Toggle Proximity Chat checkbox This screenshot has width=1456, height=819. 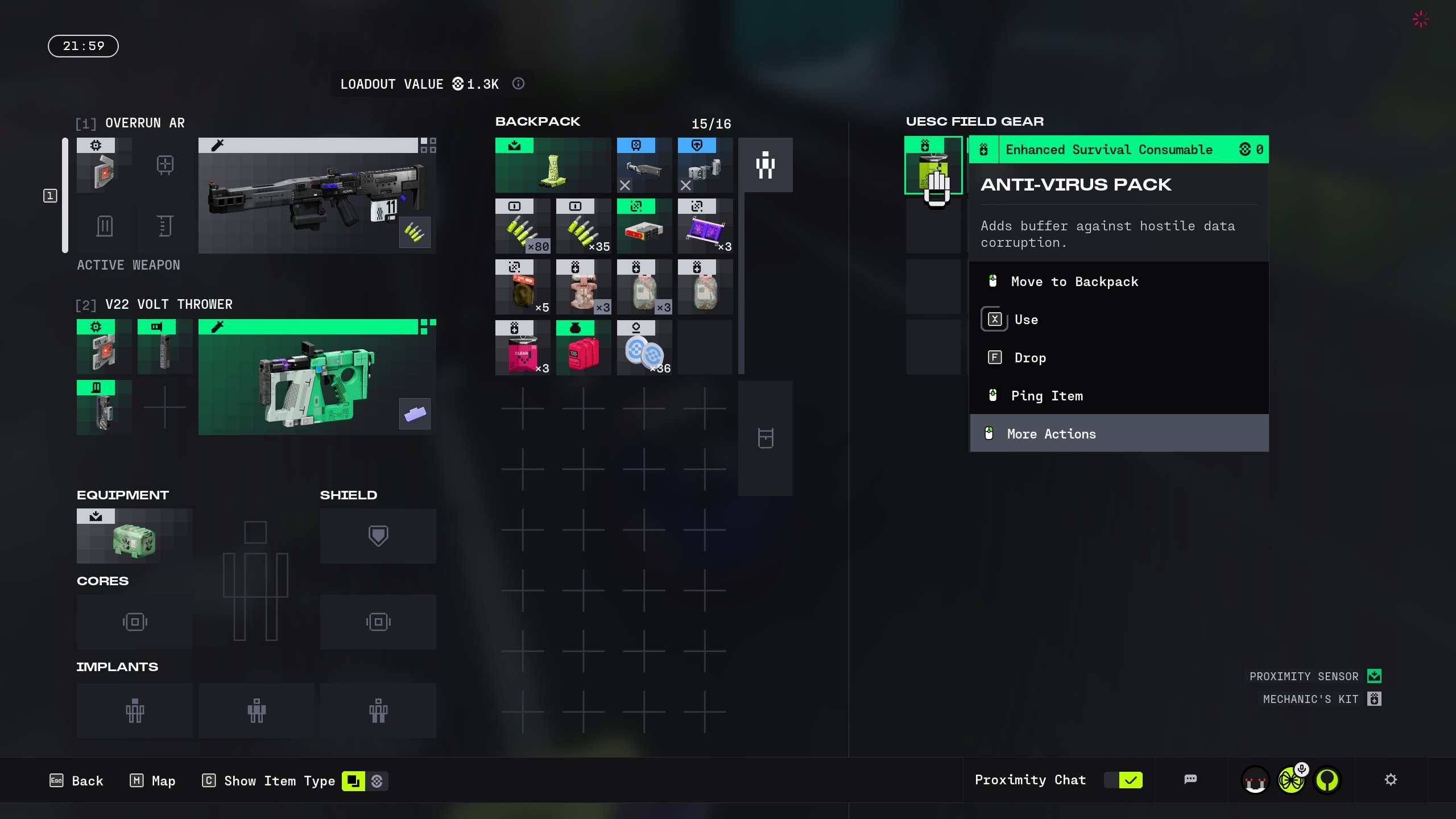(1130, 780)
